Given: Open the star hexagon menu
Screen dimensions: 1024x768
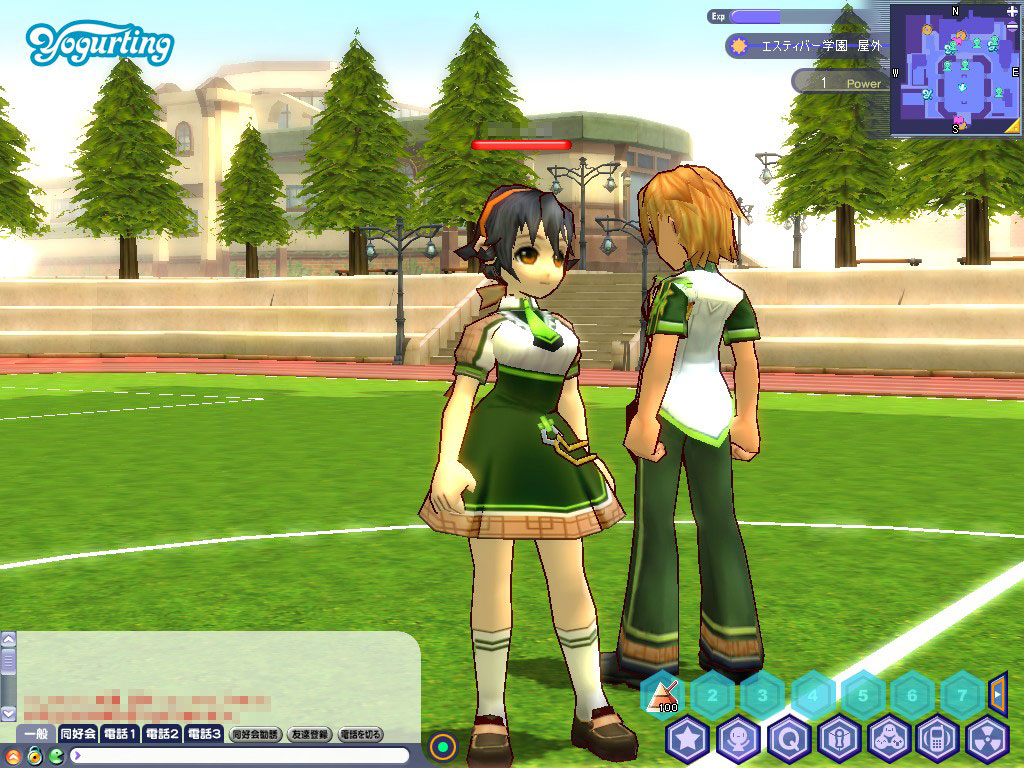Looking at the screenshot, I should click(687, 739).
